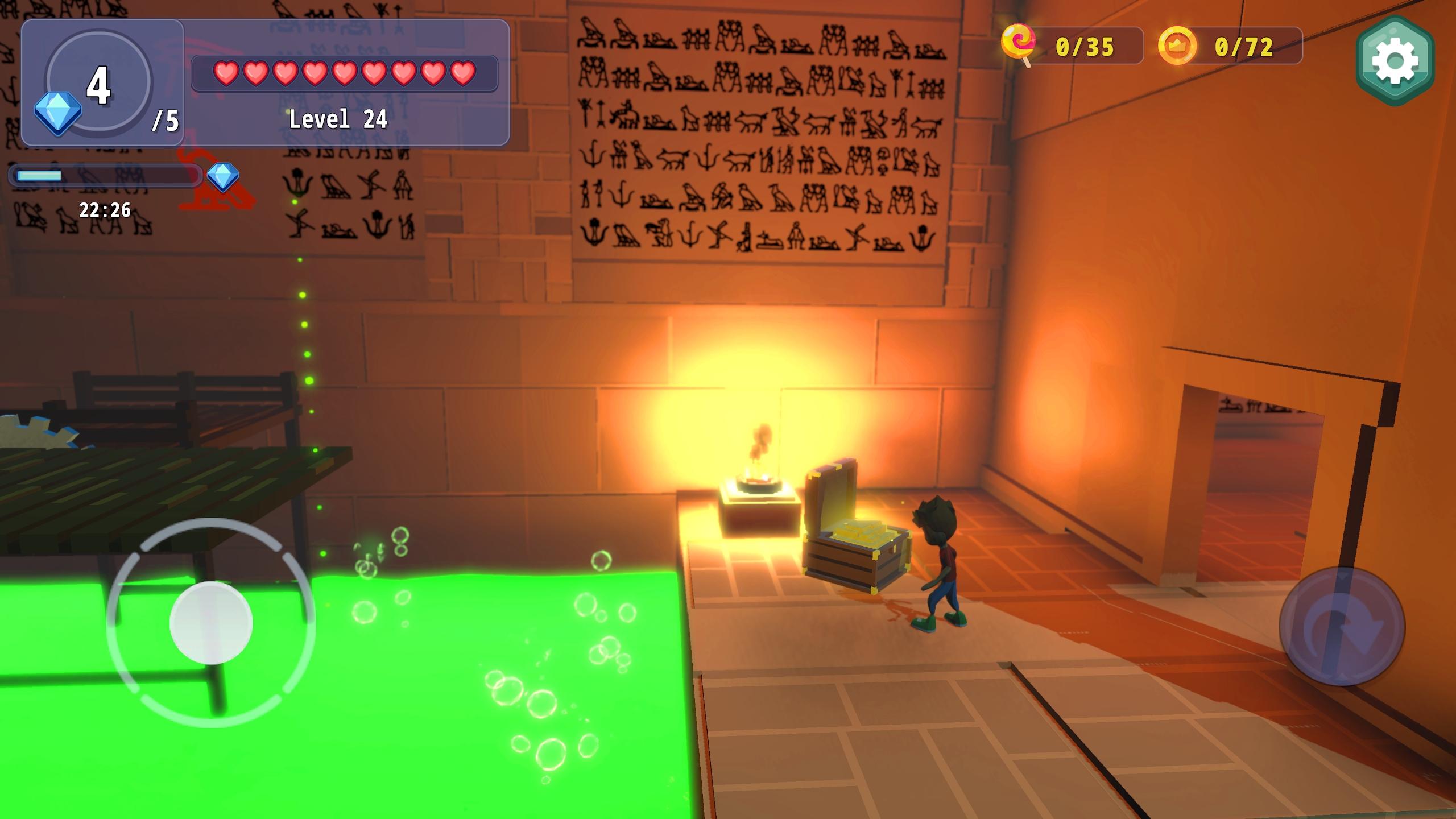Open settings with the gear button
The height and width of the screenshot is (819, 1456).
coord(1394,61)
